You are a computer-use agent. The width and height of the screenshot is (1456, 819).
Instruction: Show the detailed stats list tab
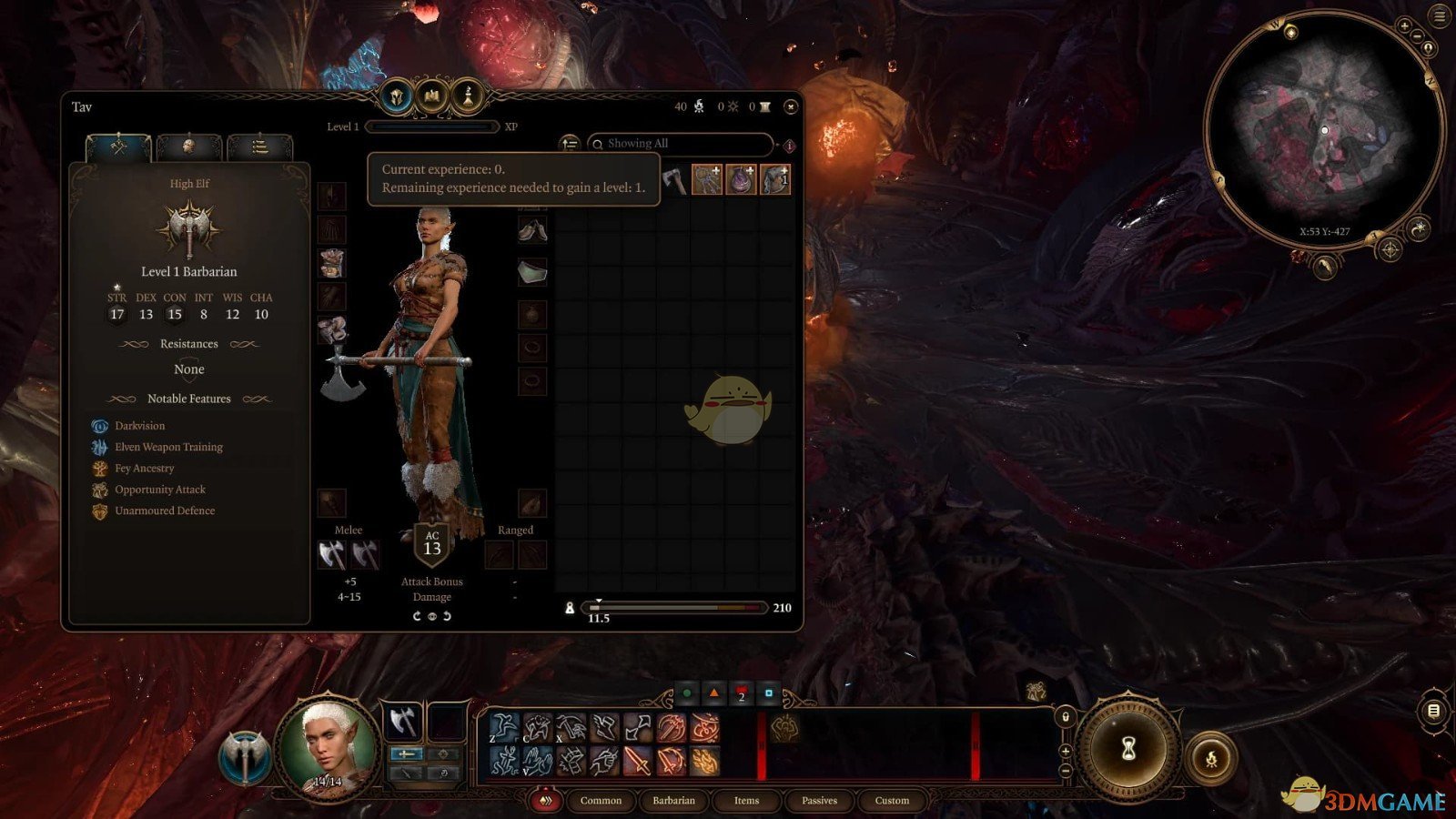pyautogui.click(x=259, y=147)
